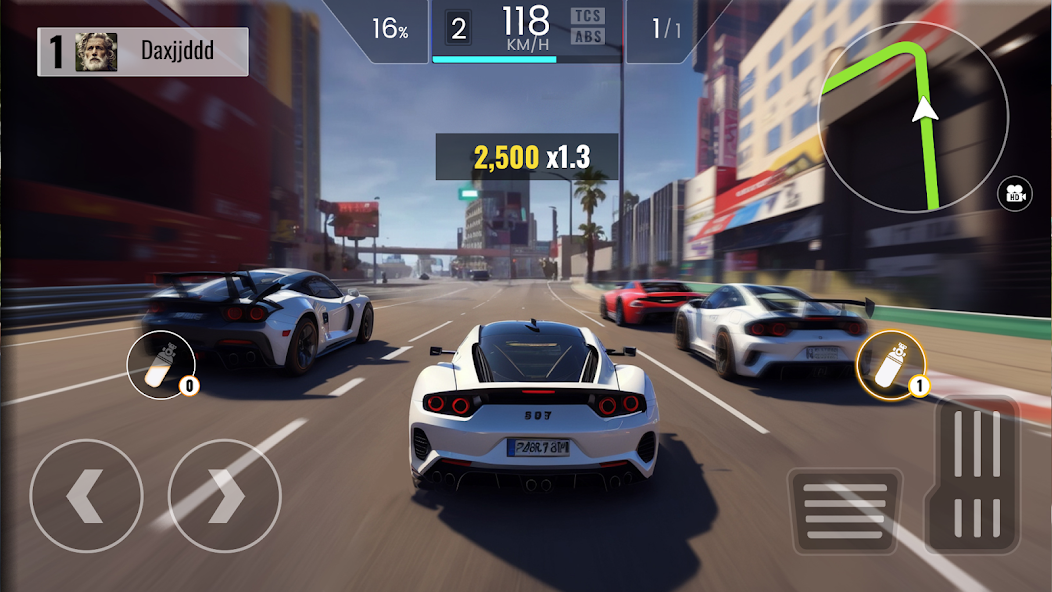Toggle the TCS traction control indicator
The width and height of the screenshot is (1052, 592).
pyautogui.click(x=588, y=16)
